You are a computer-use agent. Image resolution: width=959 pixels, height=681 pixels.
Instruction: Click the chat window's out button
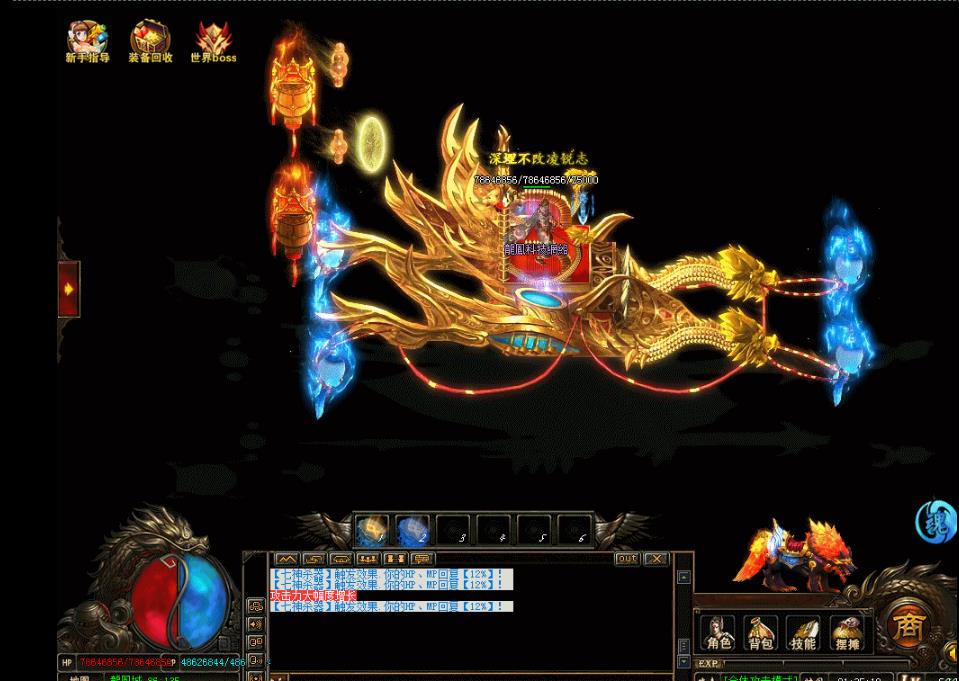627,559
